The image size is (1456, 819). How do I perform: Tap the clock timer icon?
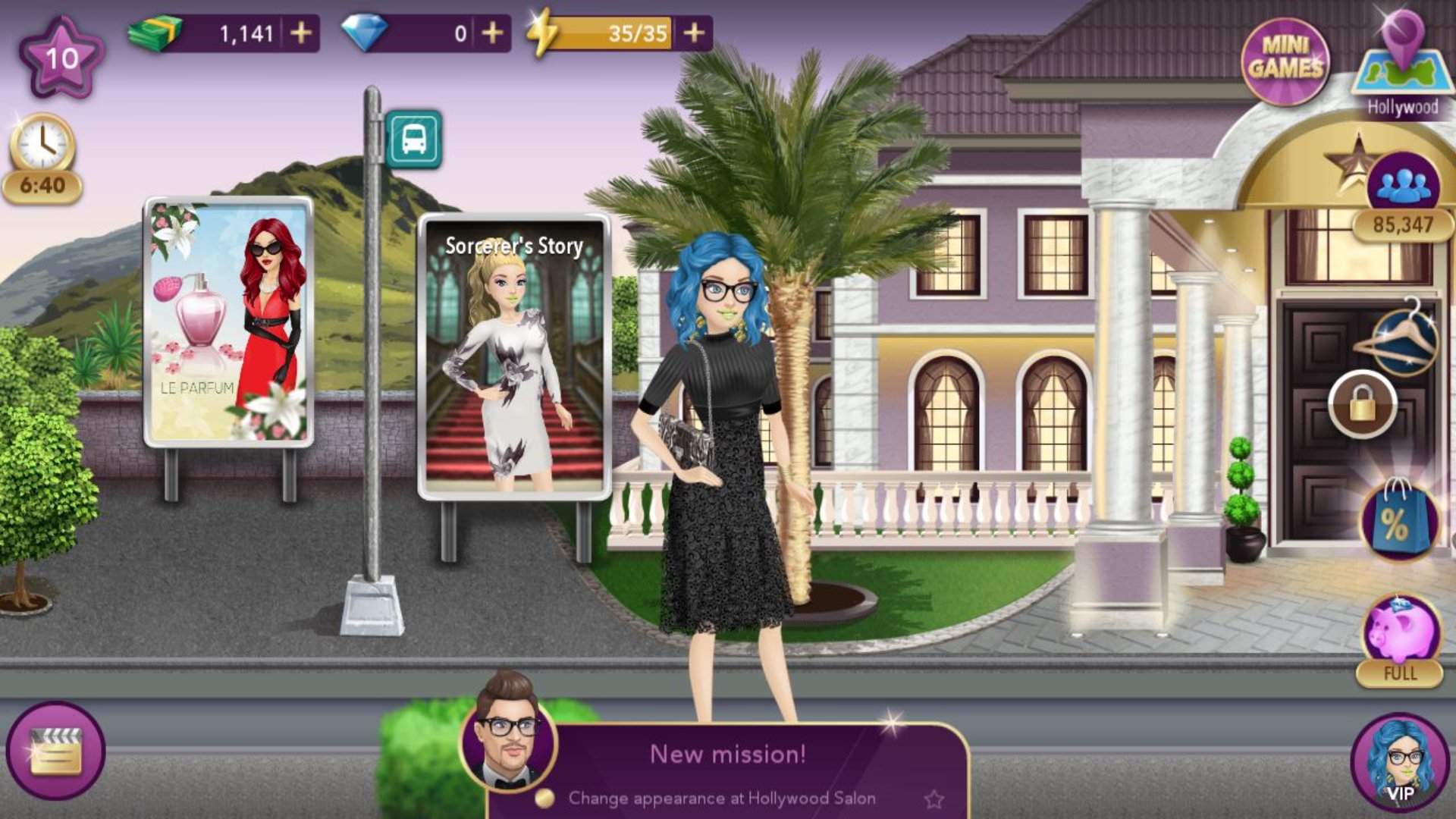(42, 144)
